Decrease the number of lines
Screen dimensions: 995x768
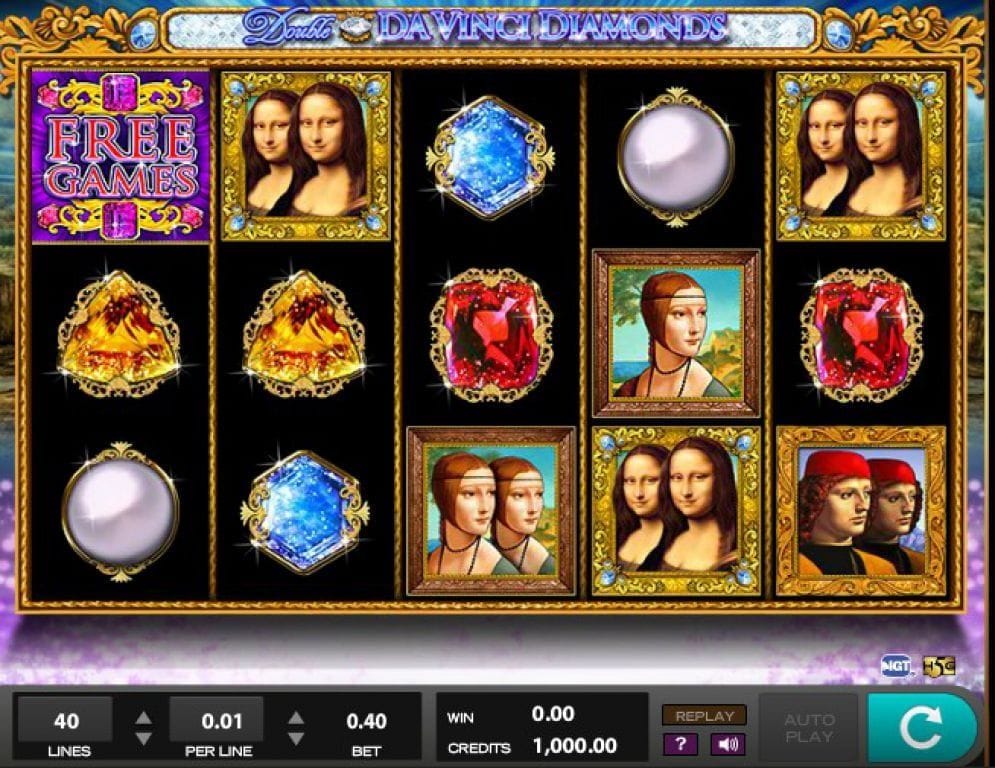pos(144,739)
